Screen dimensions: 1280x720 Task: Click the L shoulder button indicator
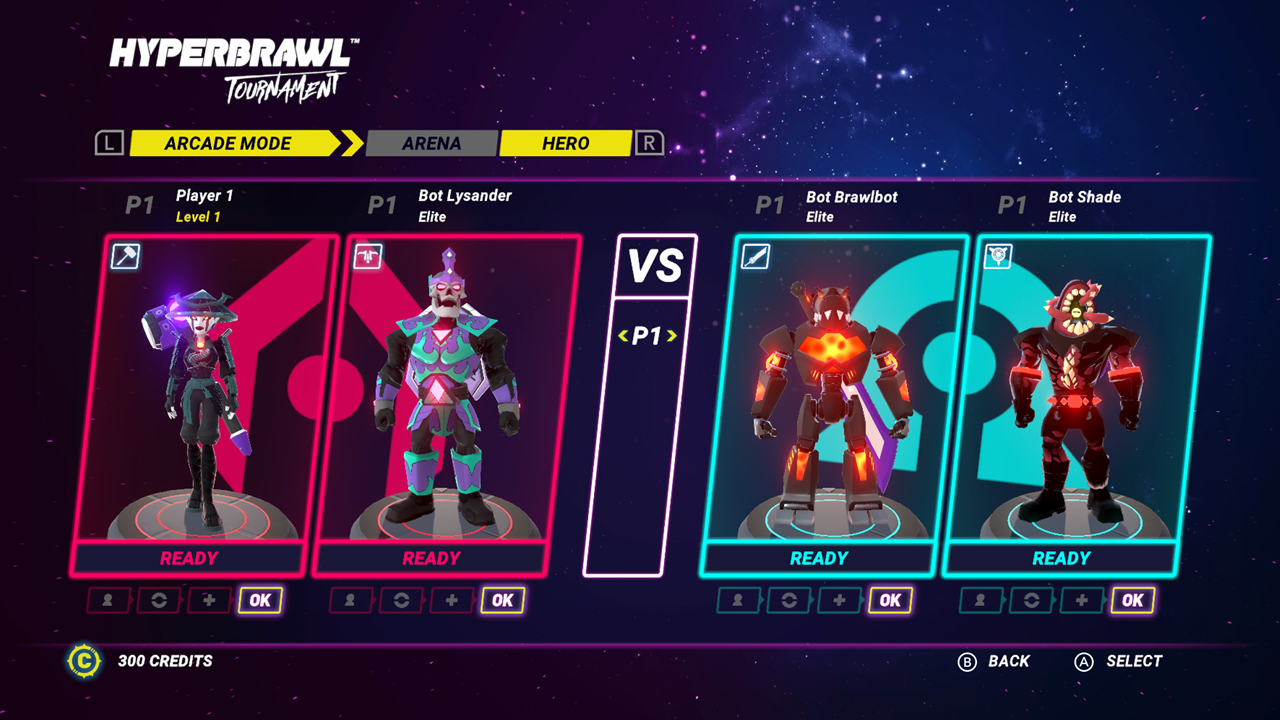click(x=109, y=143)
